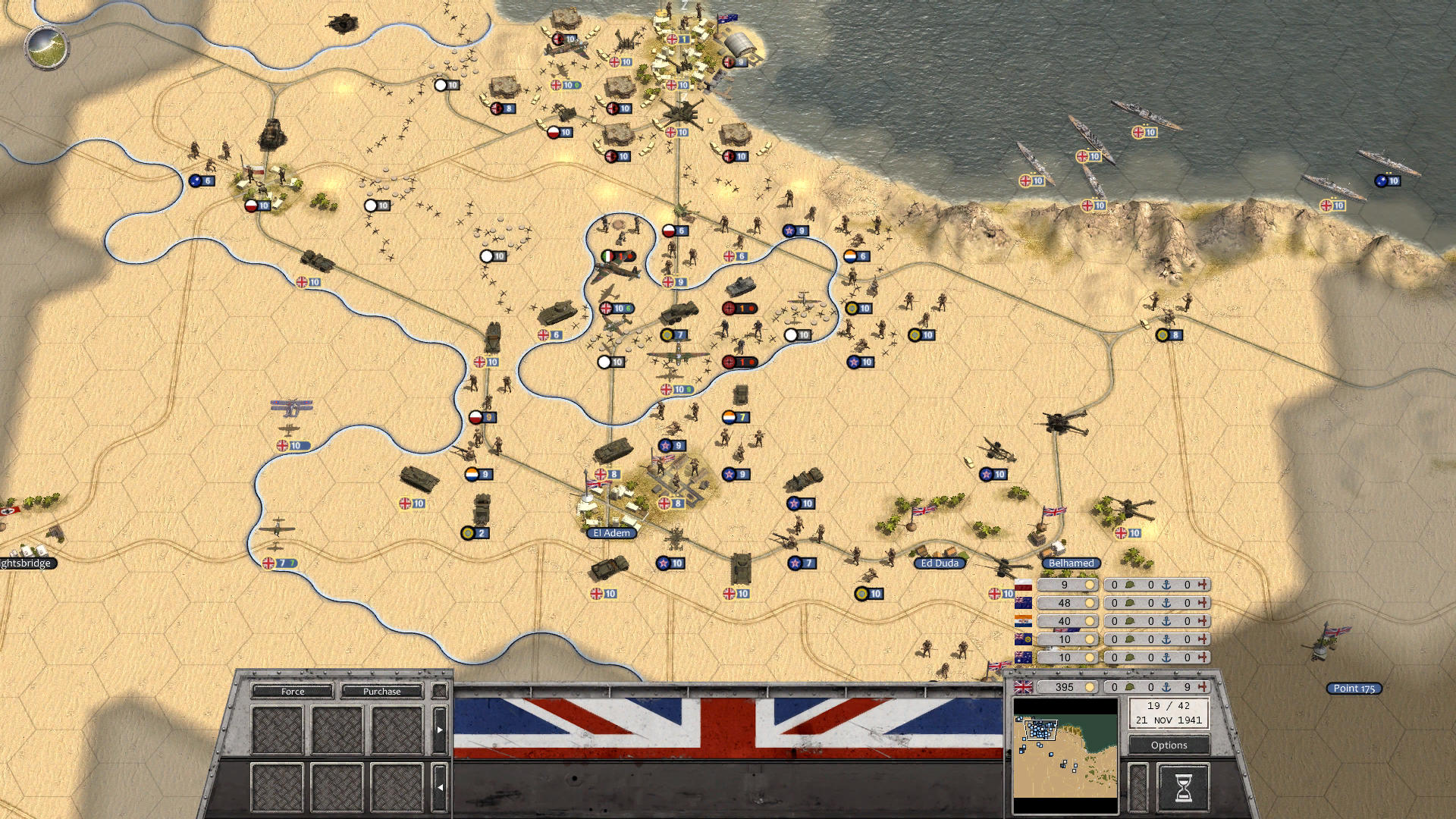Click the Australian flag icon near bottom panel
Viewport: 1456px width, 819px height.
pos(1023,657)
